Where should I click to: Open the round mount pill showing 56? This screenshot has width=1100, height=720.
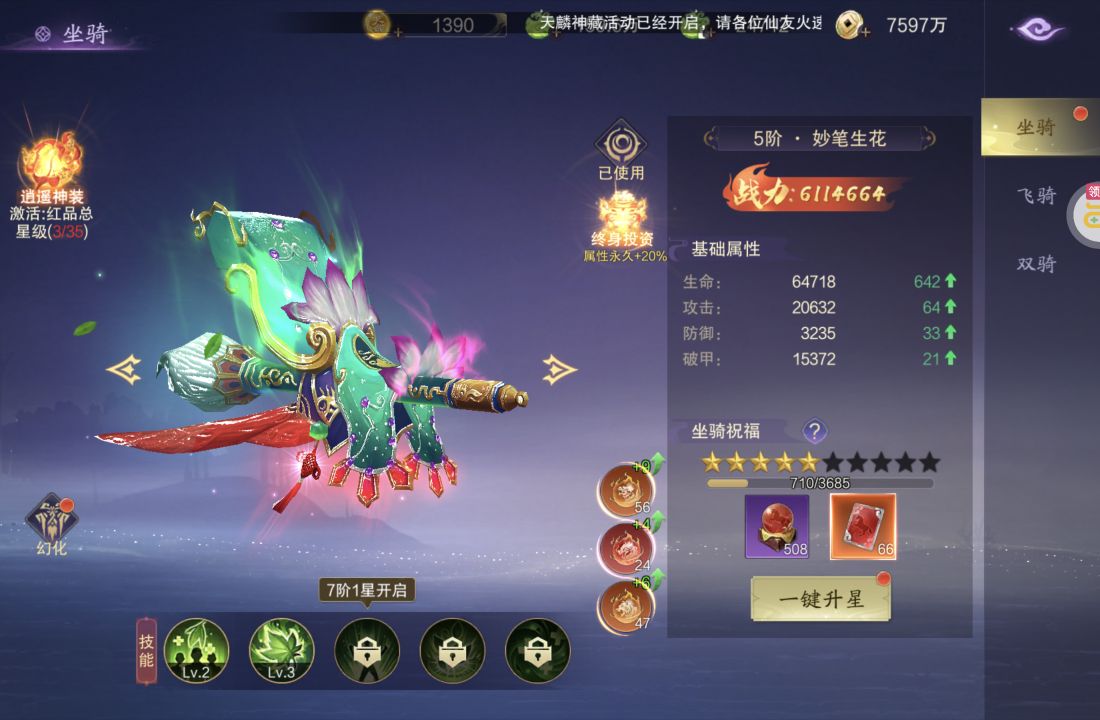(626, 489)
